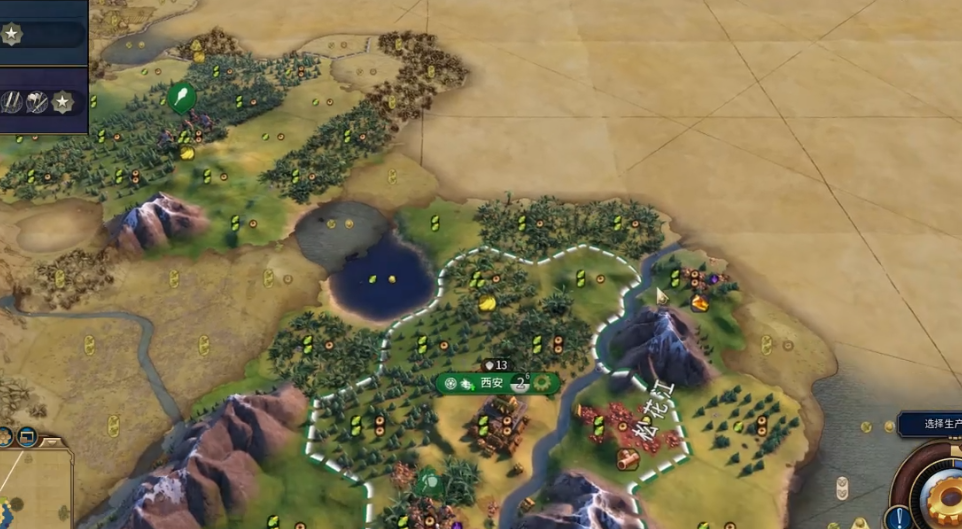Click the star badge beside the horse icon
Image resolution: width=962 pixels, height=529 pixels.
click(62, 101)
